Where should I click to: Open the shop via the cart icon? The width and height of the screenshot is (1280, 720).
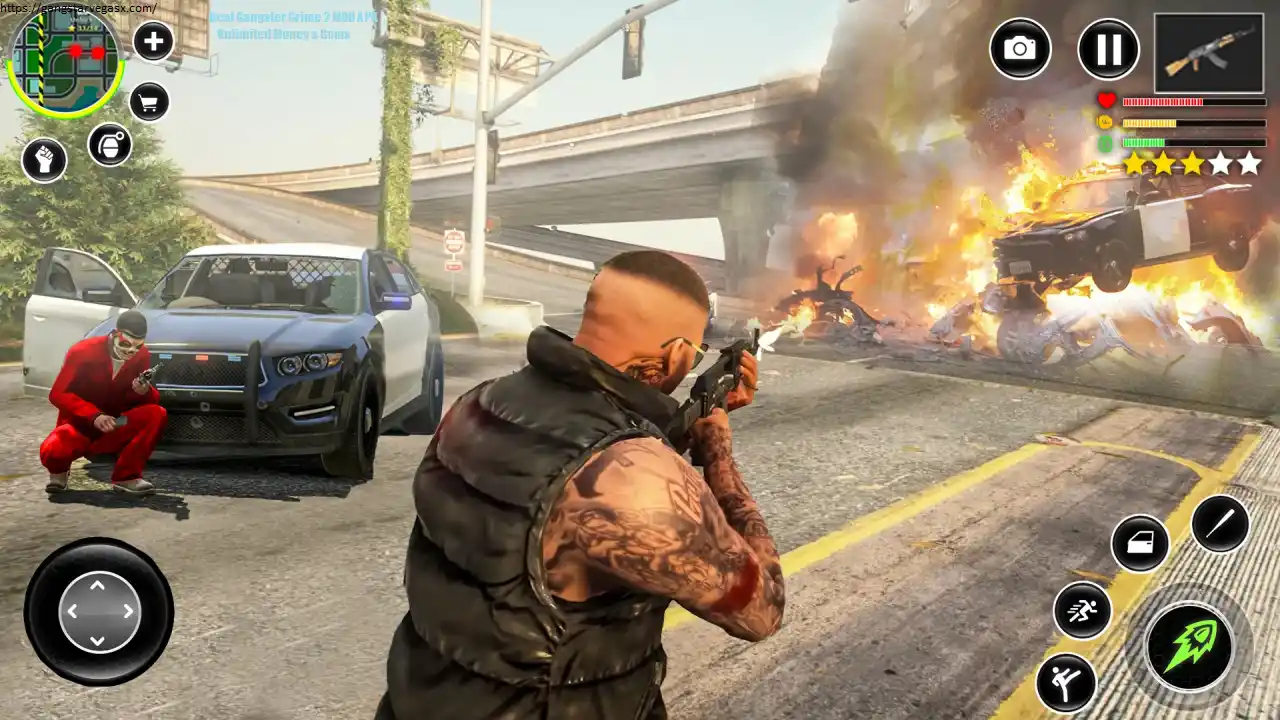click(x=148, y=103)
